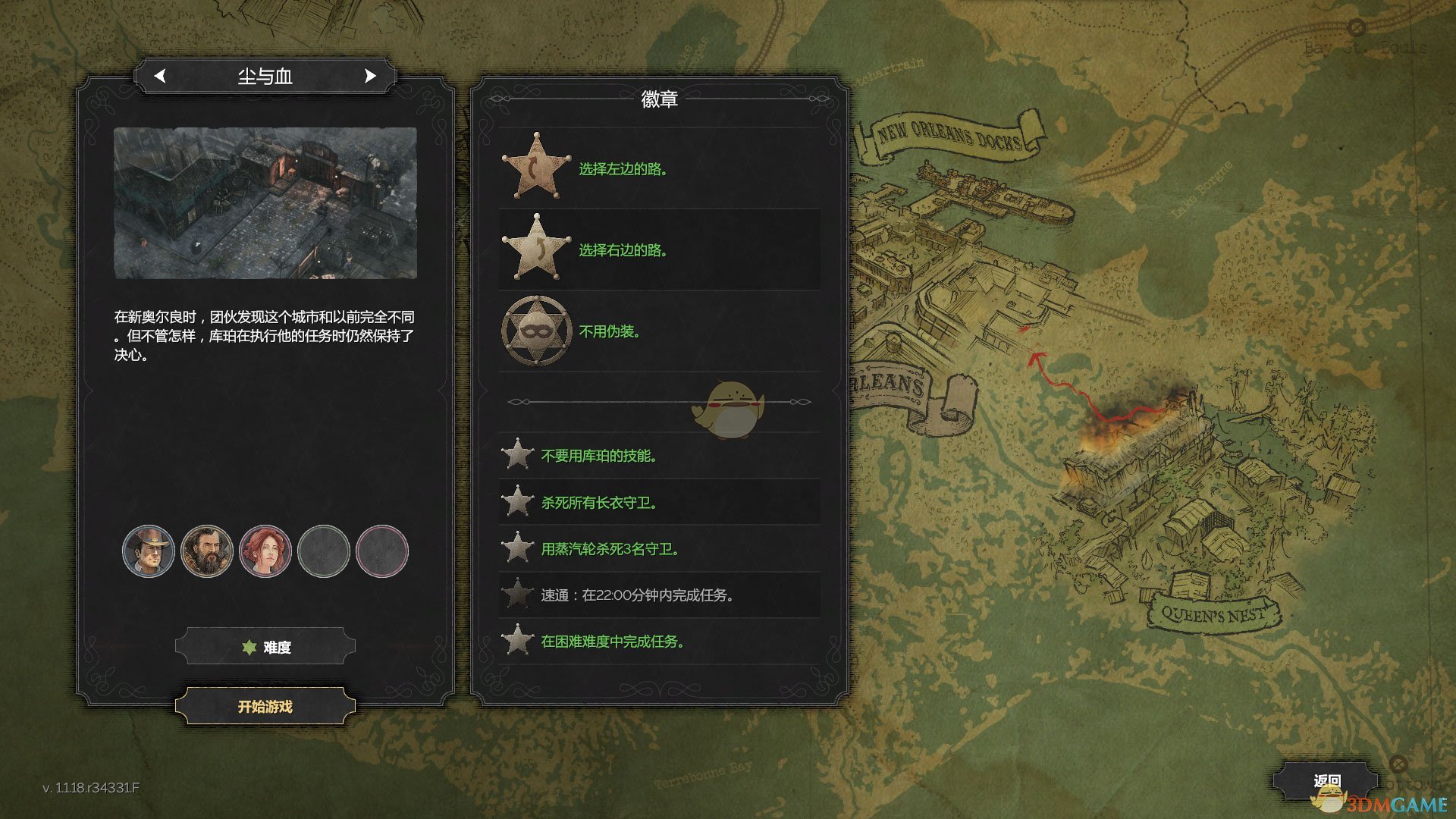1456x819 pixels.
Task: Select the 选择右边的路 badge row
Action: (658, 249)
